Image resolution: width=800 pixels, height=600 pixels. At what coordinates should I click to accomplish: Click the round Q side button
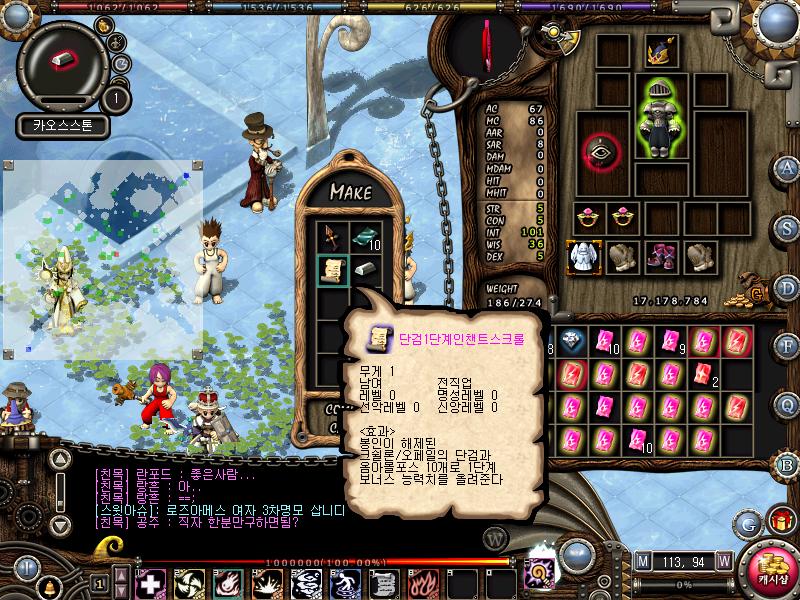[788, 402]
